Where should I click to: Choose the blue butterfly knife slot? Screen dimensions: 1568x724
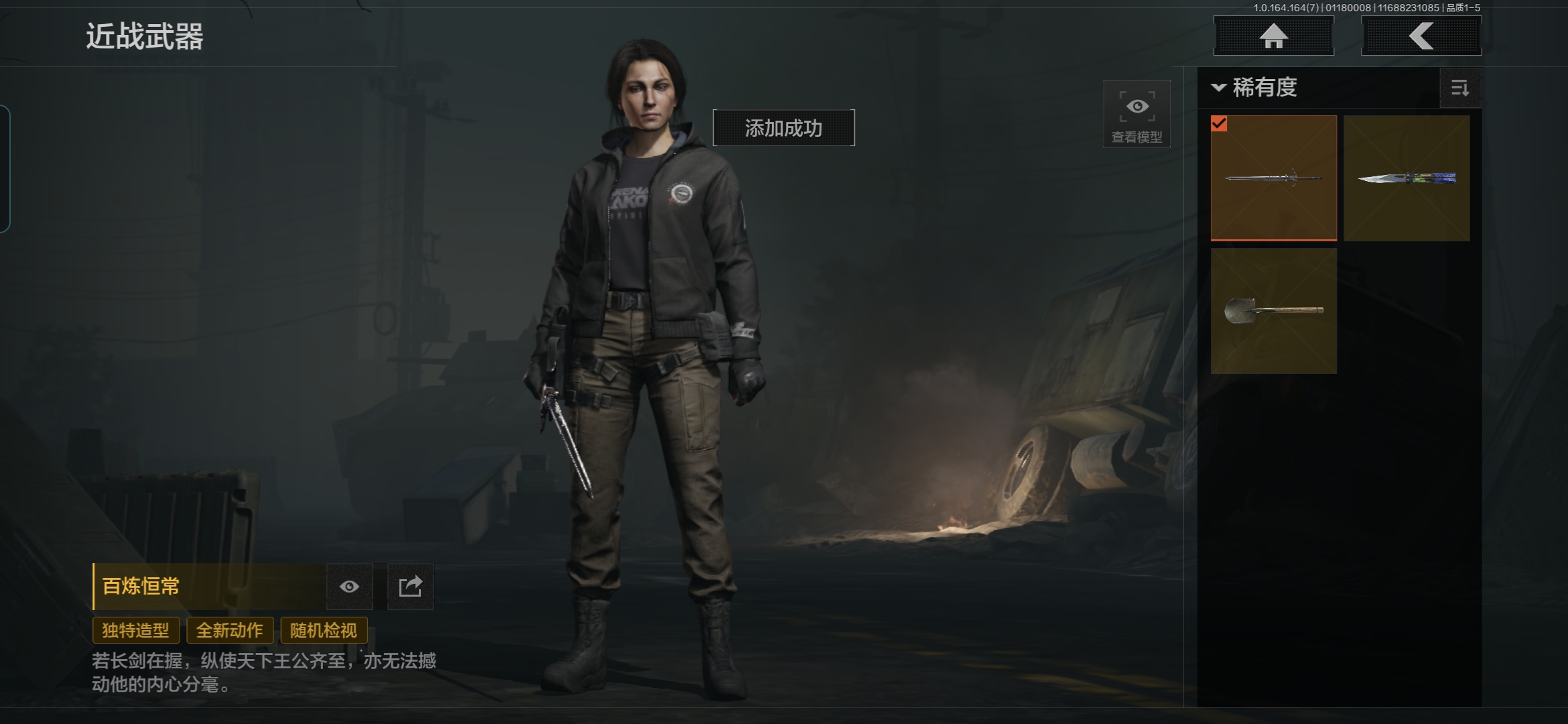[x=1407, y=178]
